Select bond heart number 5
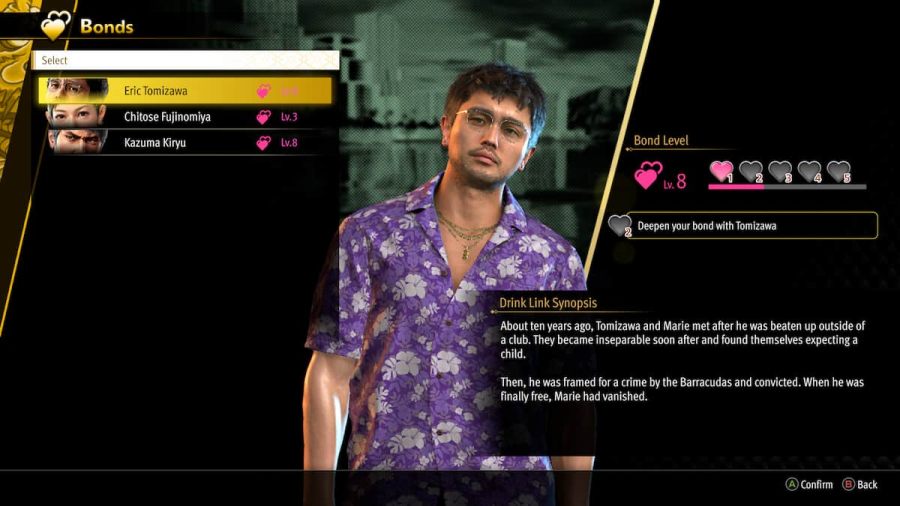 839,171
